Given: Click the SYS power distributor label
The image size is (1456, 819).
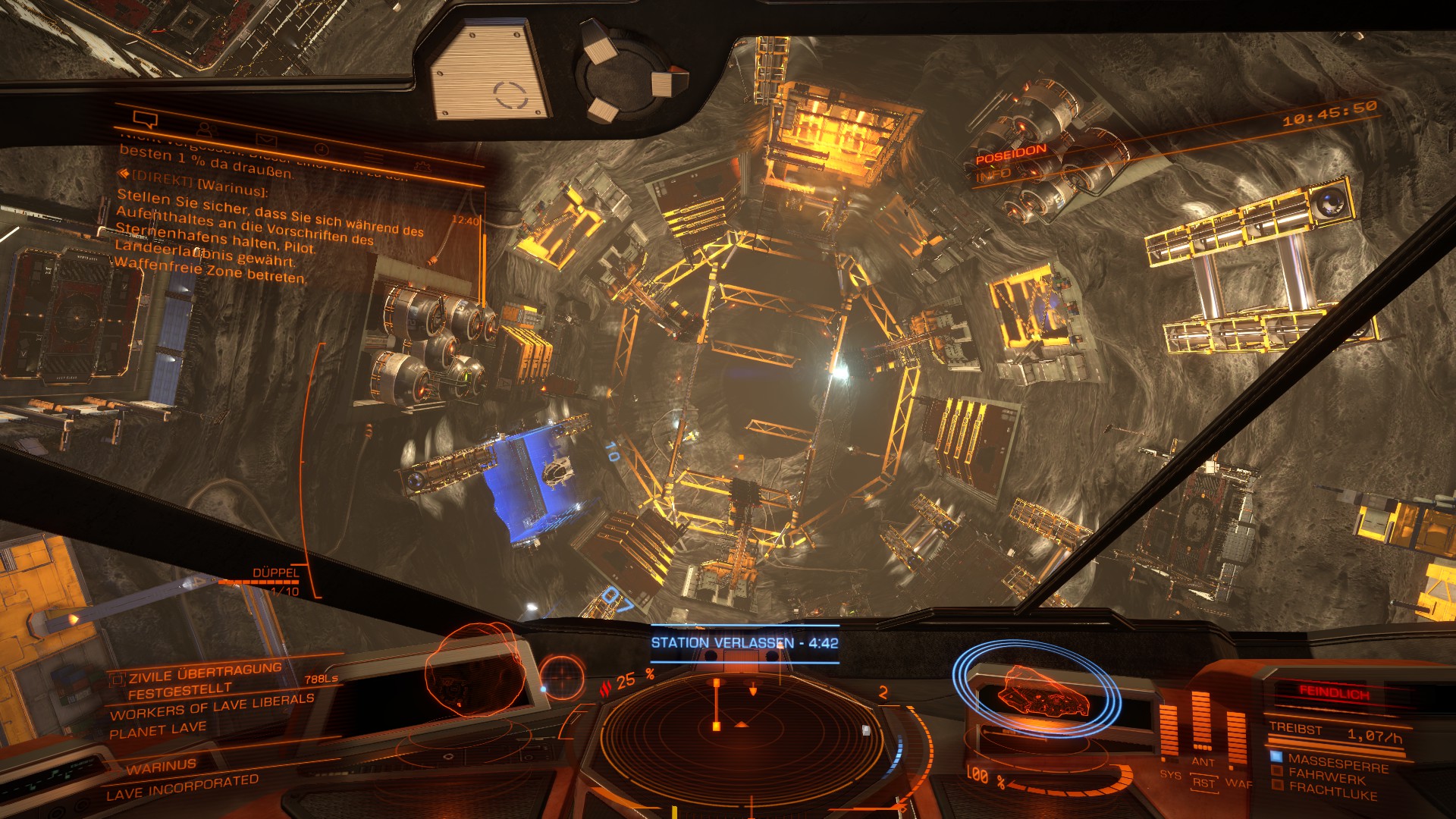Looking at the screenshot, I should pyautogui.click(x=1170, y=774).
